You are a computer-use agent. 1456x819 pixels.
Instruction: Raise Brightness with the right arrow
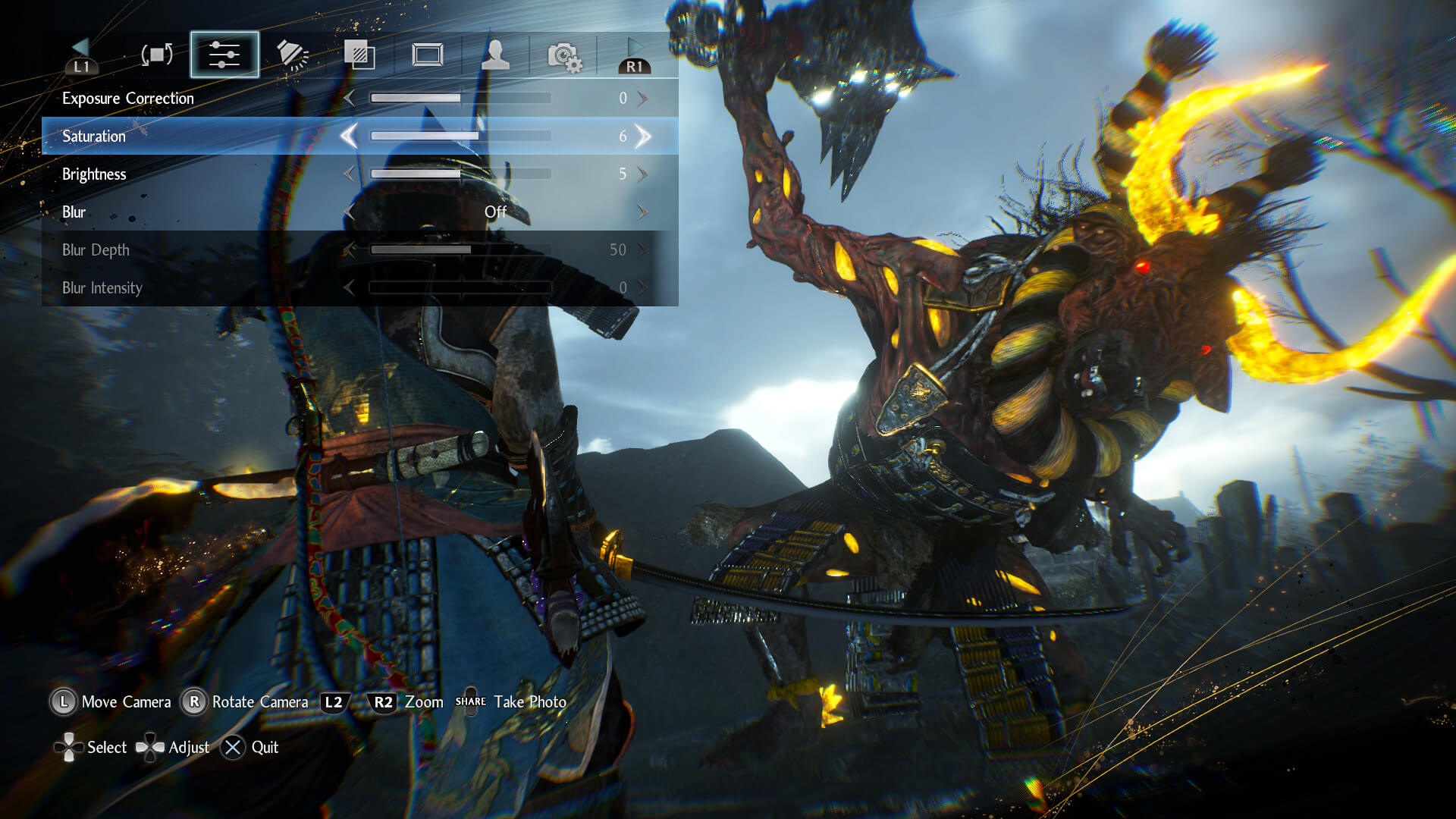(643, 174)
